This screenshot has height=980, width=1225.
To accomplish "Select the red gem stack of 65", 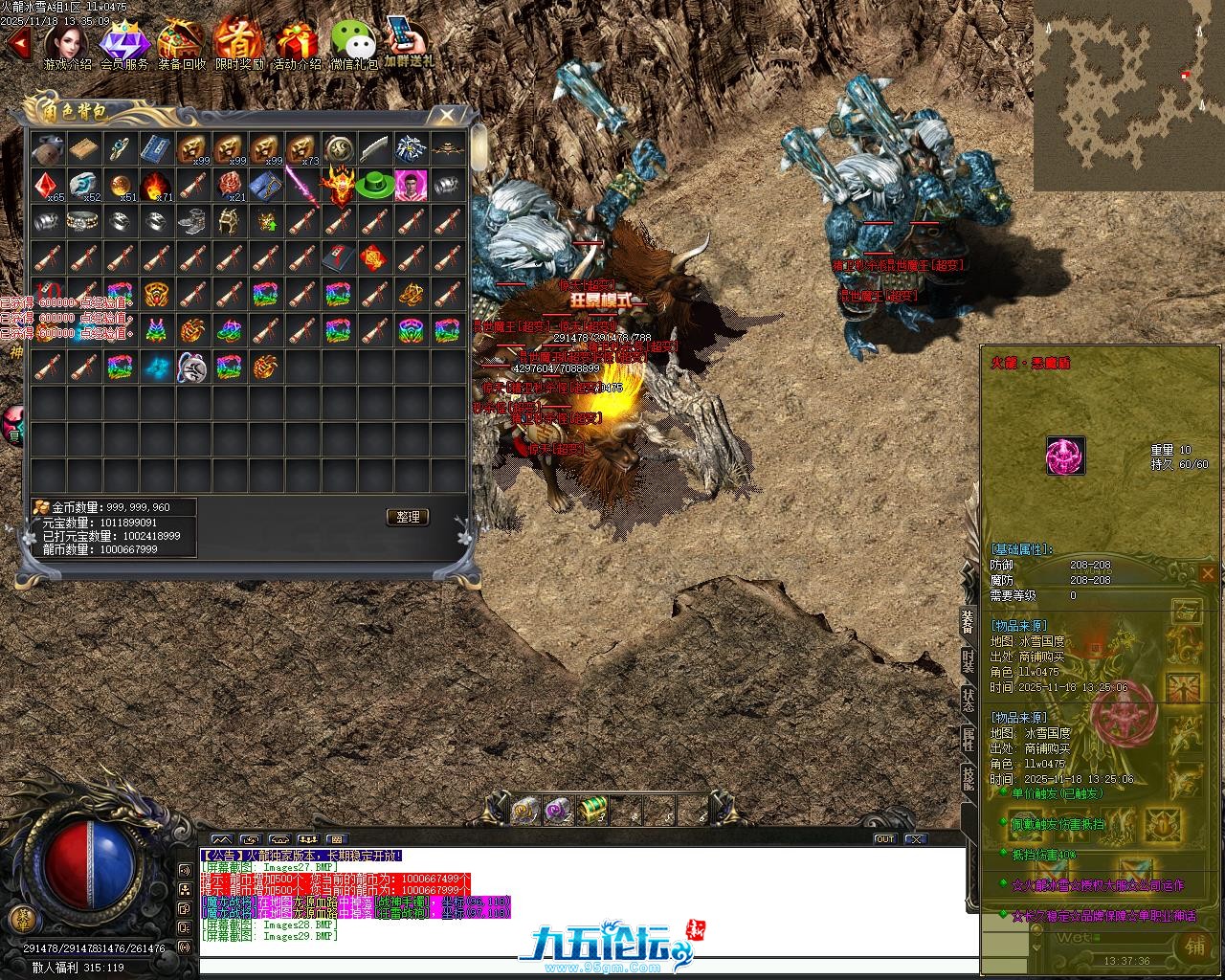I will tap(47, 186).
